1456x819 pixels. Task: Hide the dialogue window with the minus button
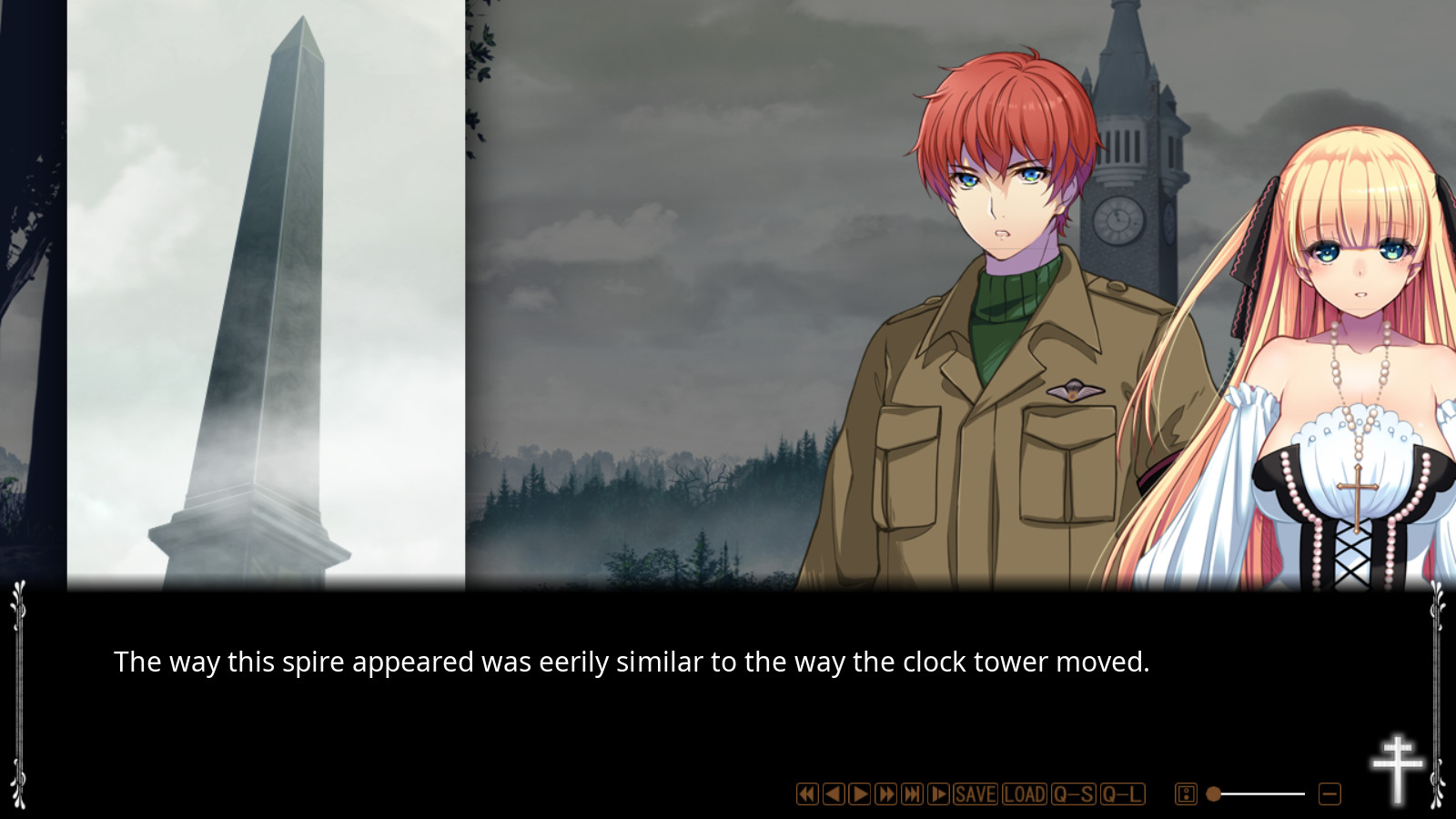pyautogui.click(x=1328, y=794)
